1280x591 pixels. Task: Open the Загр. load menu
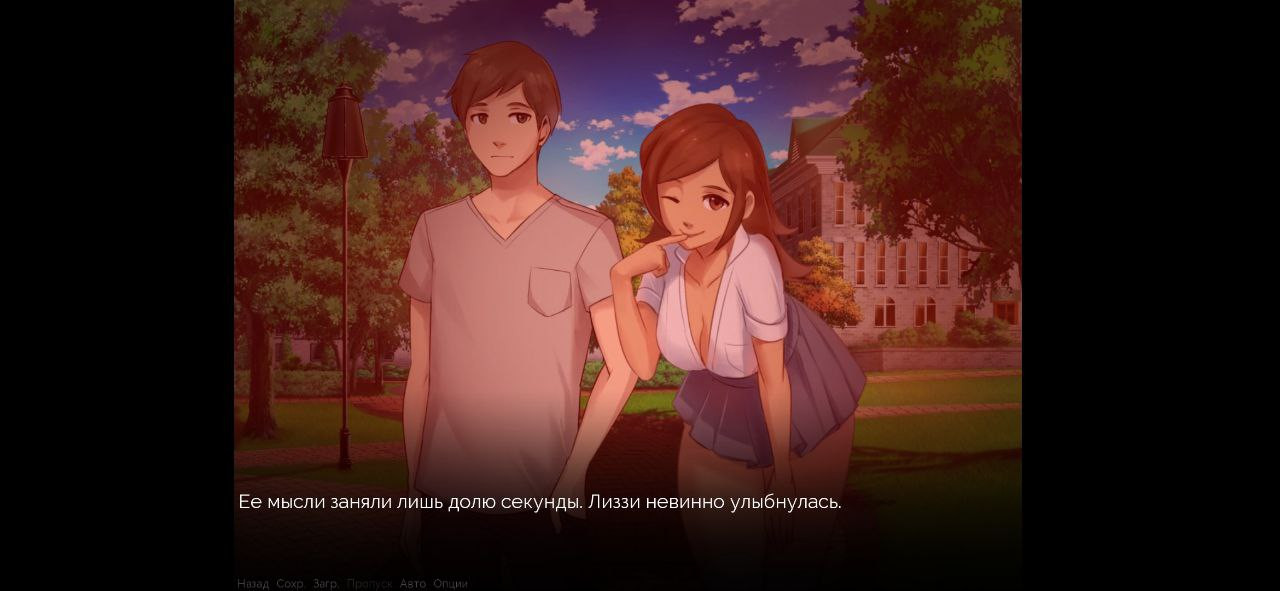pos(326,583)
